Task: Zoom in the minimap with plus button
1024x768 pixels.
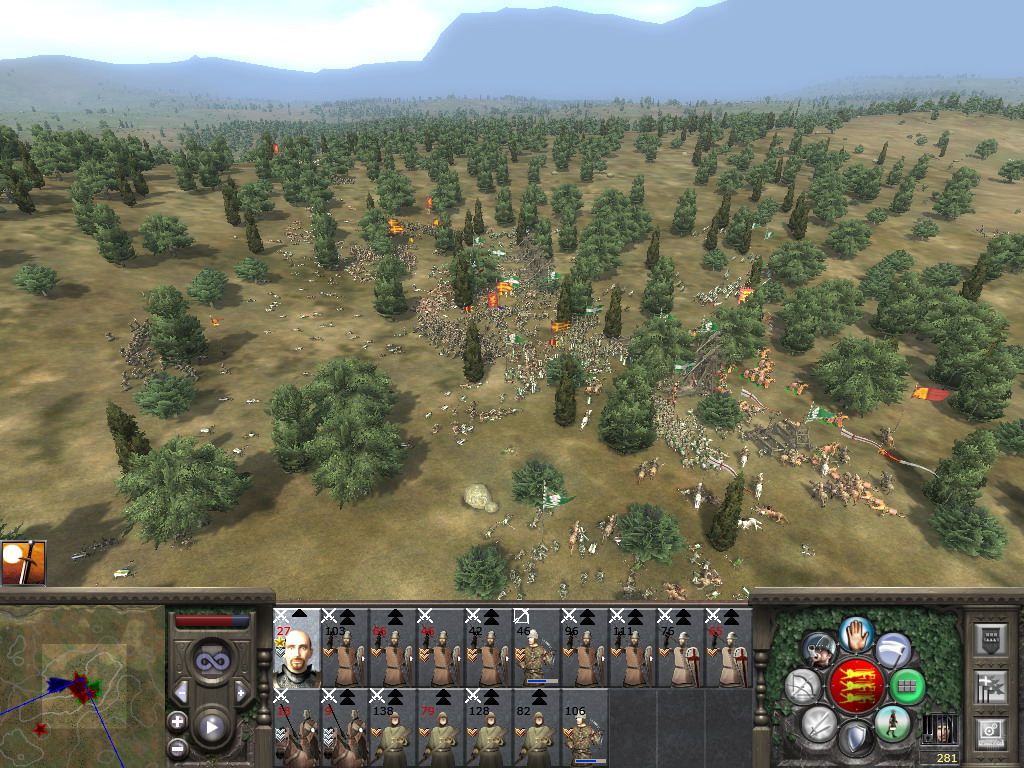Action: click(x=178, y=721)
